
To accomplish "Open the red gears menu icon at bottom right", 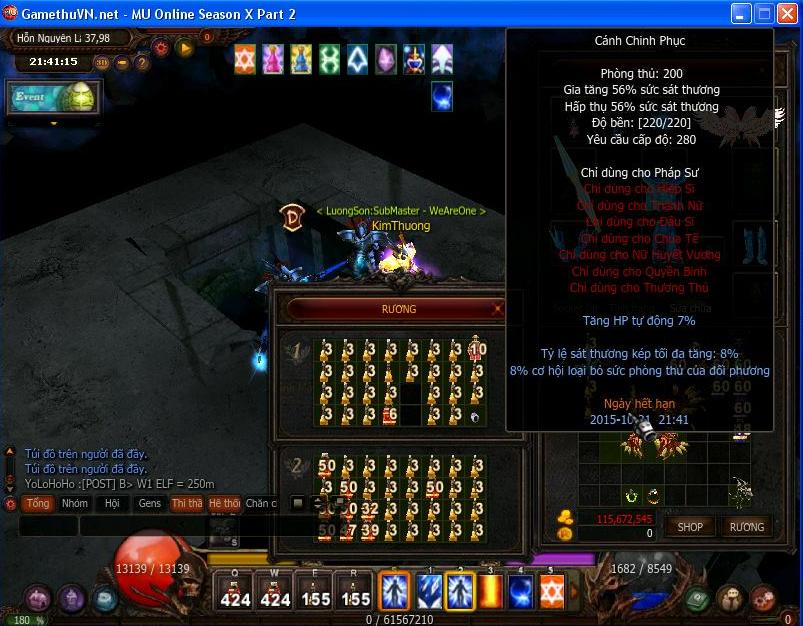I will coord(763,598).
